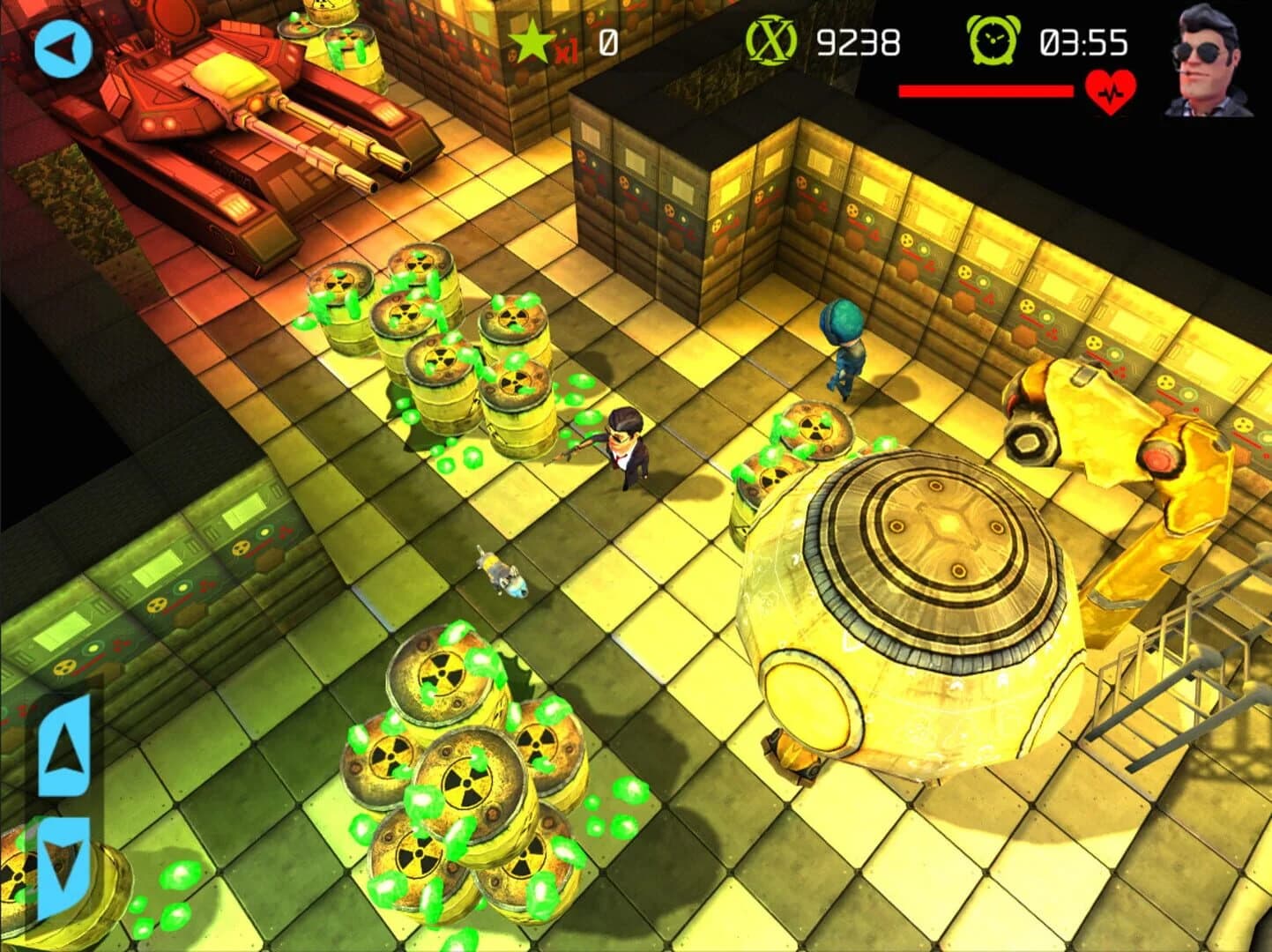Click the green alarm clock timer icon
The height and width of the screenshot is (952, 1272).
[993, 39]
